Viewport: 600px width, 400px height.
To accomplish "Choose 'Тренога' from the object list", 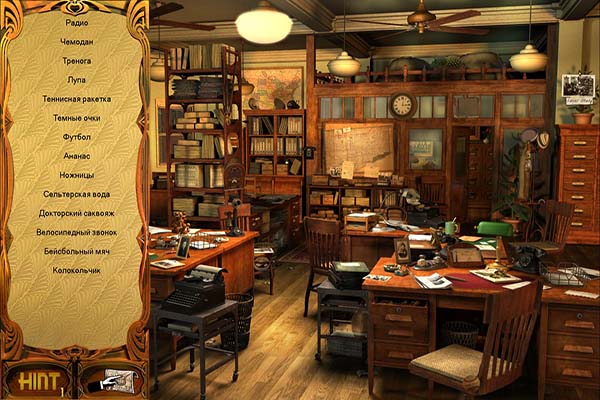I will pos(77,61).
